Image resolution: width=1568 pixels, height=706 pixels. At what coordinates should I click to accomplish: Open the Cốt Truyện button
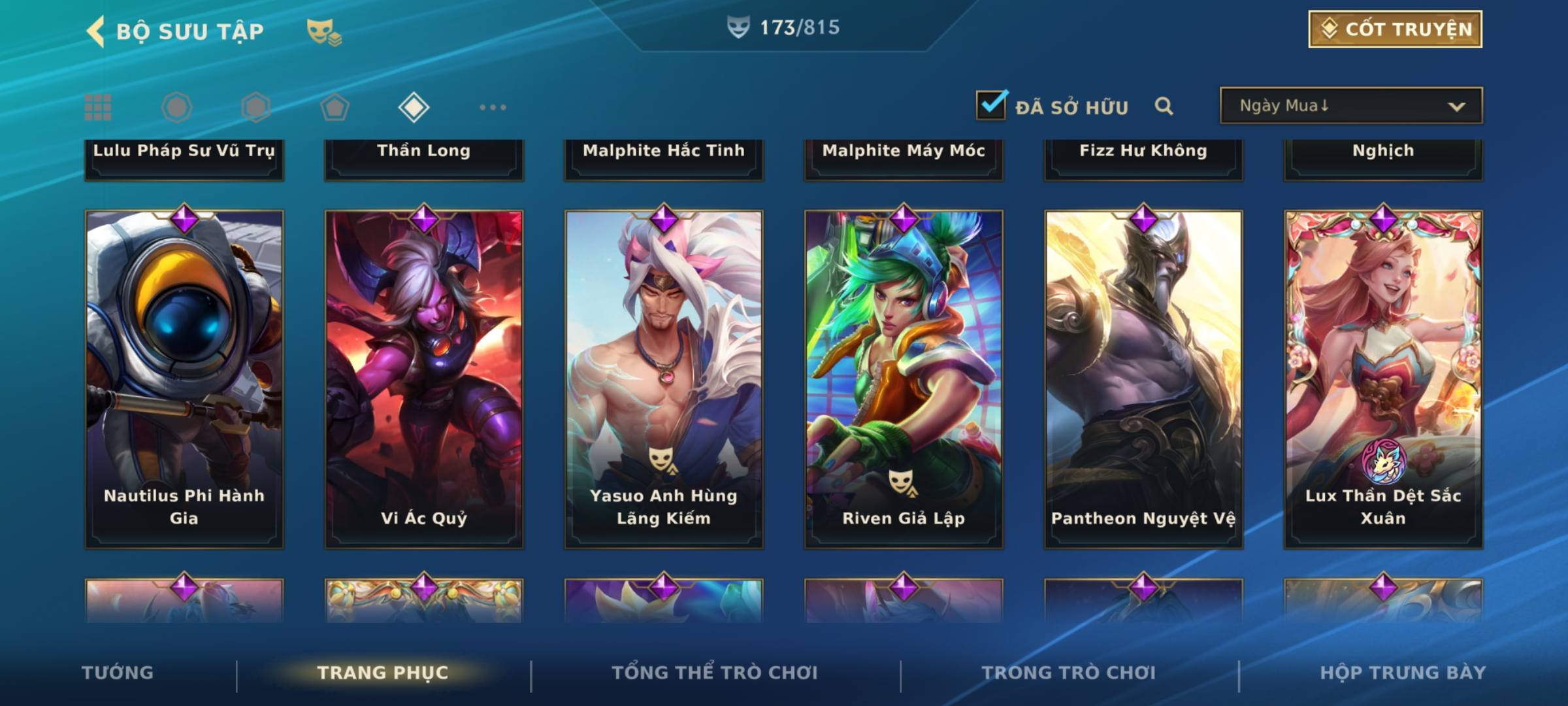tap(1395, 29)
